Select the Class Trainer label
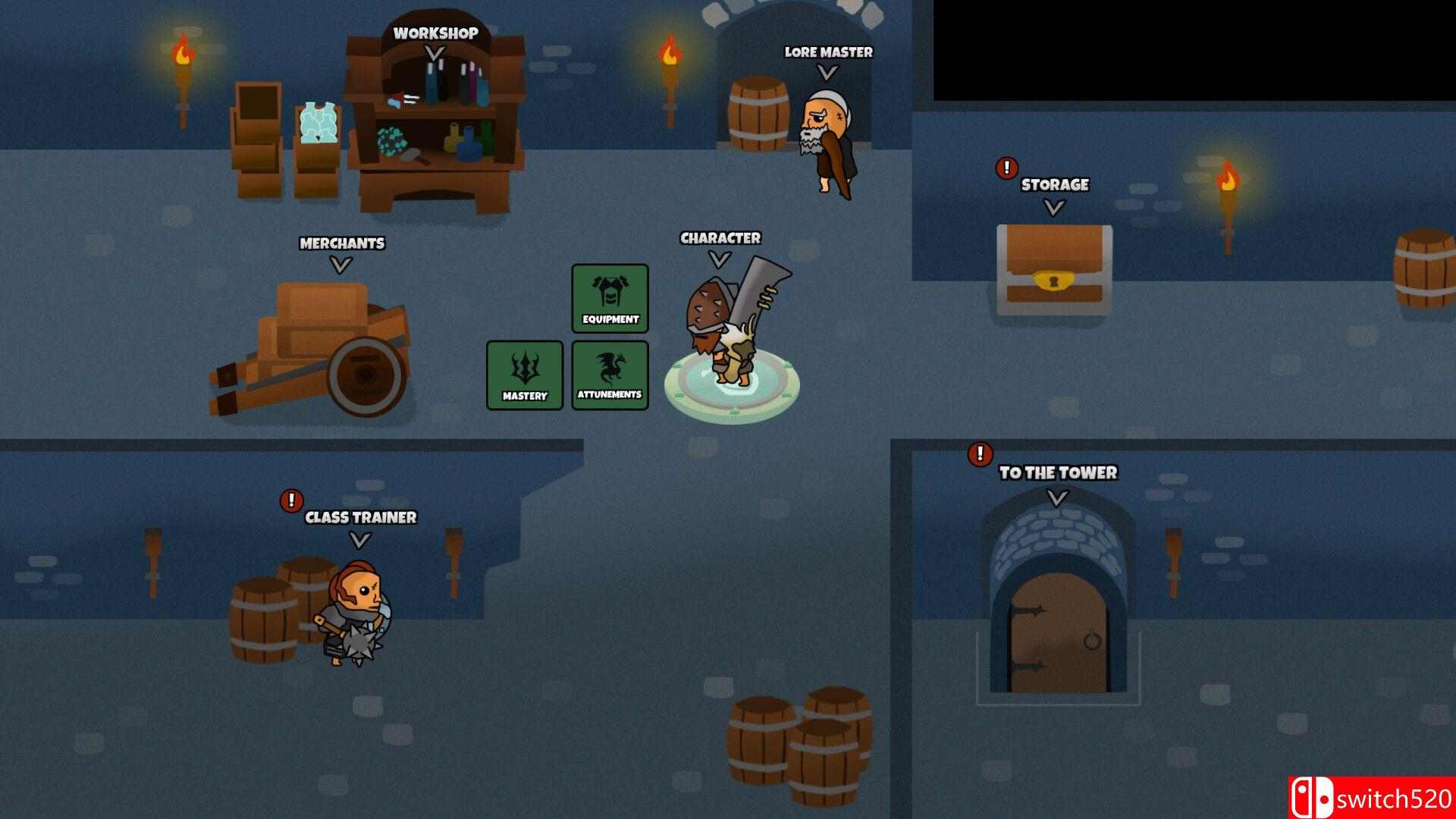 [360, 517]
